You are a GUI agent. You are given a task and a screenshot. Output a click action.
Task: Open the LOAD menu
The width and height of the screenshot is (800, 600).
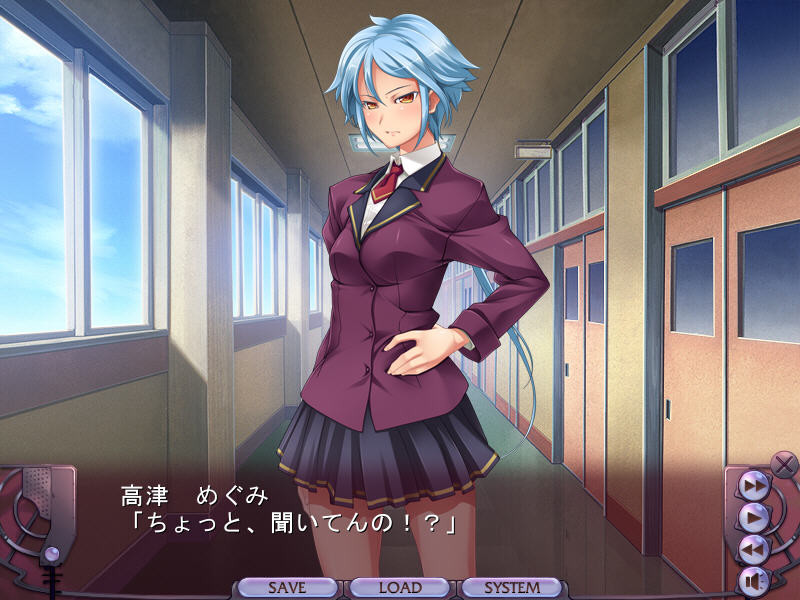[400, 588]
